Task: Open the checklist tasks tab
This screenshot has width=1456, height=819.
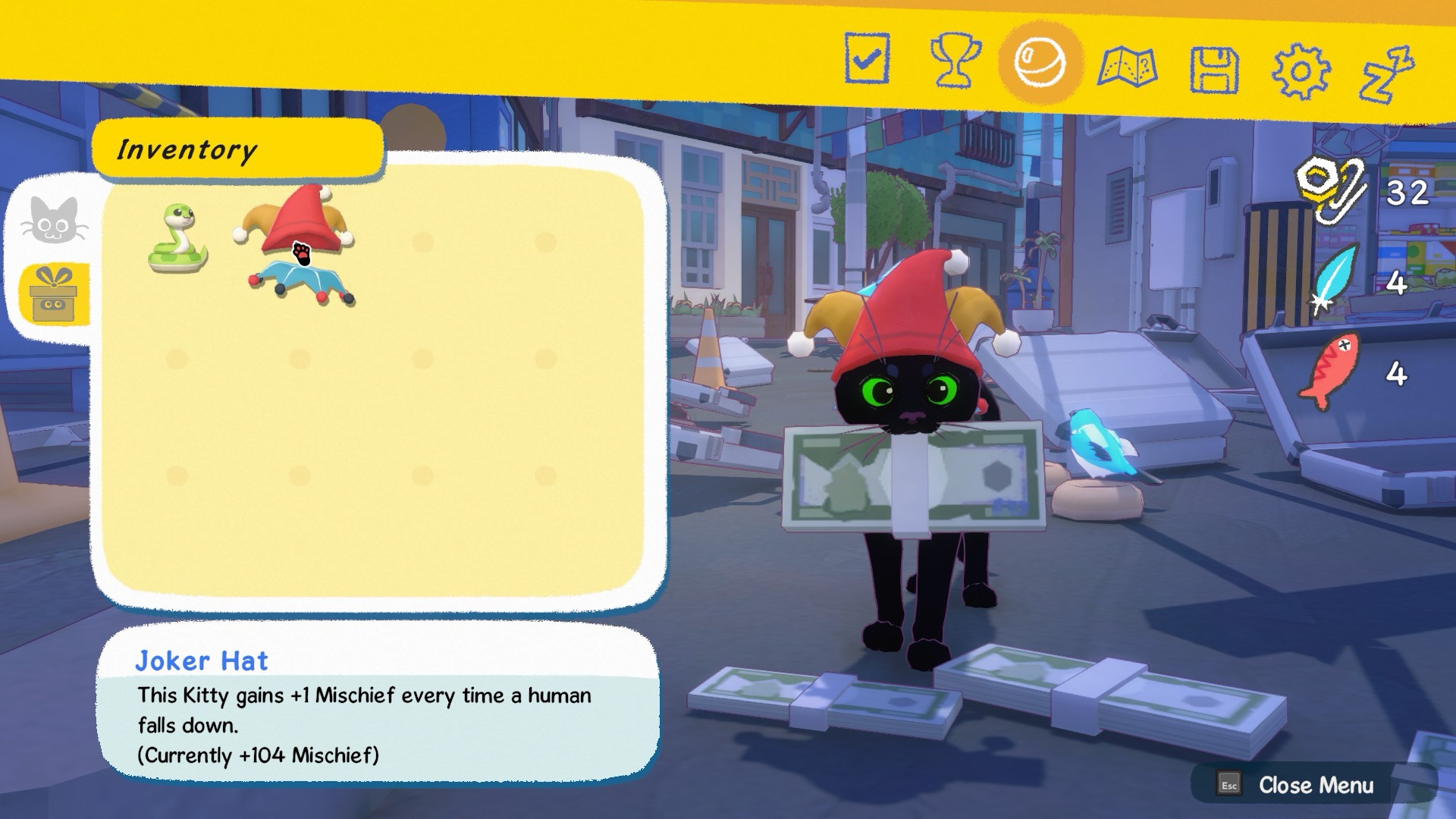Action: tap(867, 58)
